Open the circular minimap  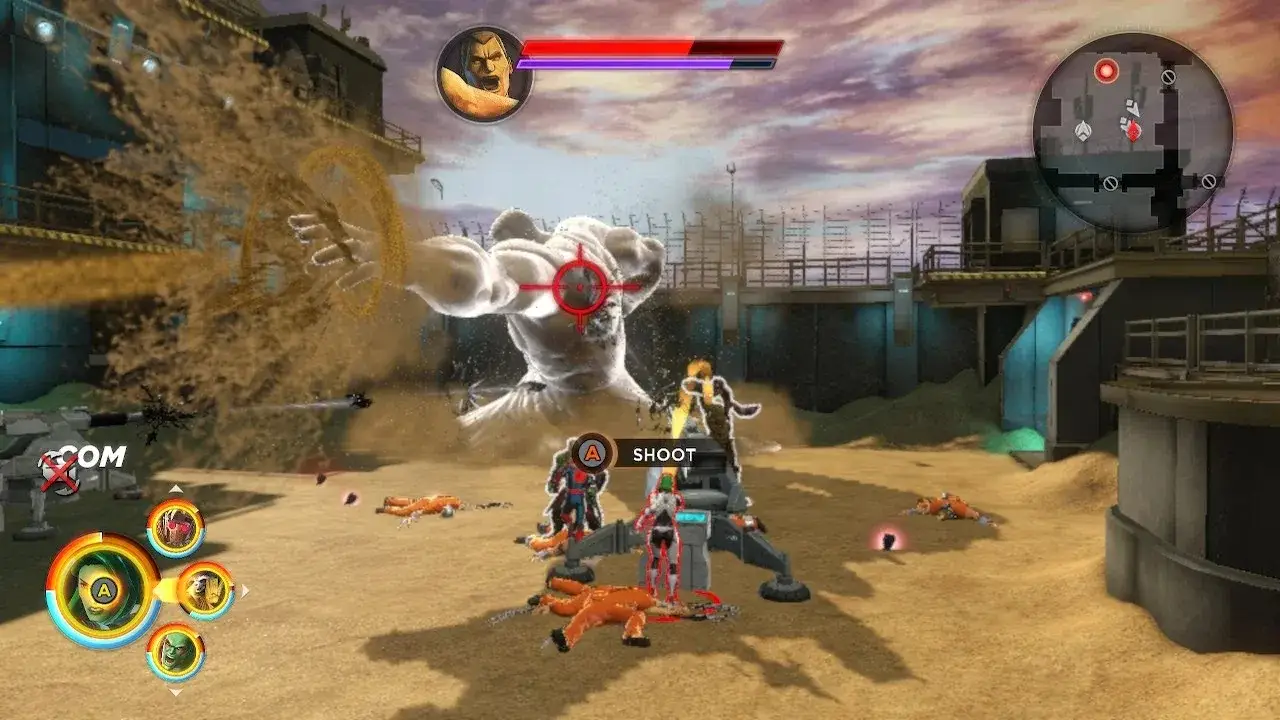click(1132, 130)
